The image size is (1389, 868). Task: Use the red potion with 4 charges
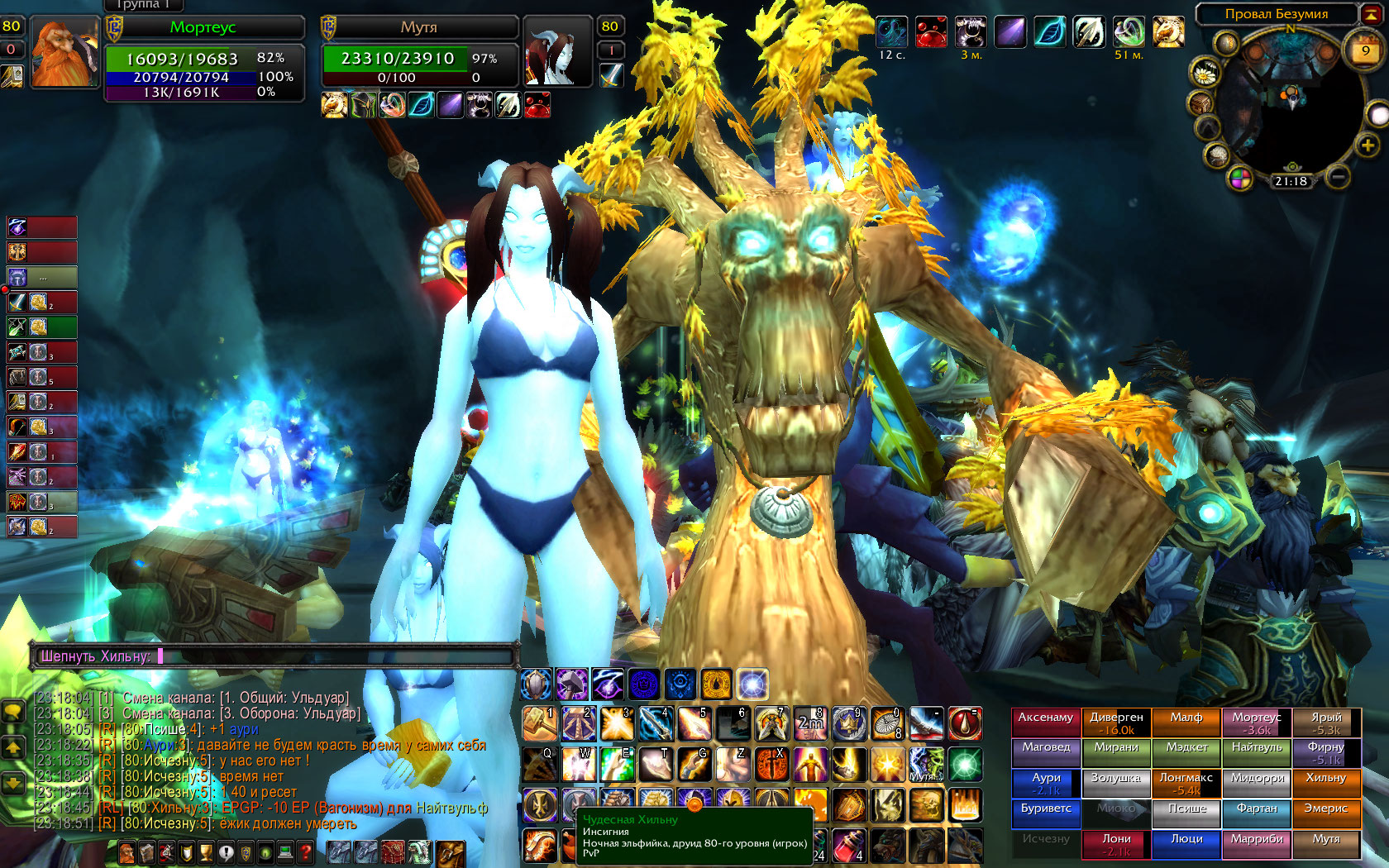click(849, 846)
